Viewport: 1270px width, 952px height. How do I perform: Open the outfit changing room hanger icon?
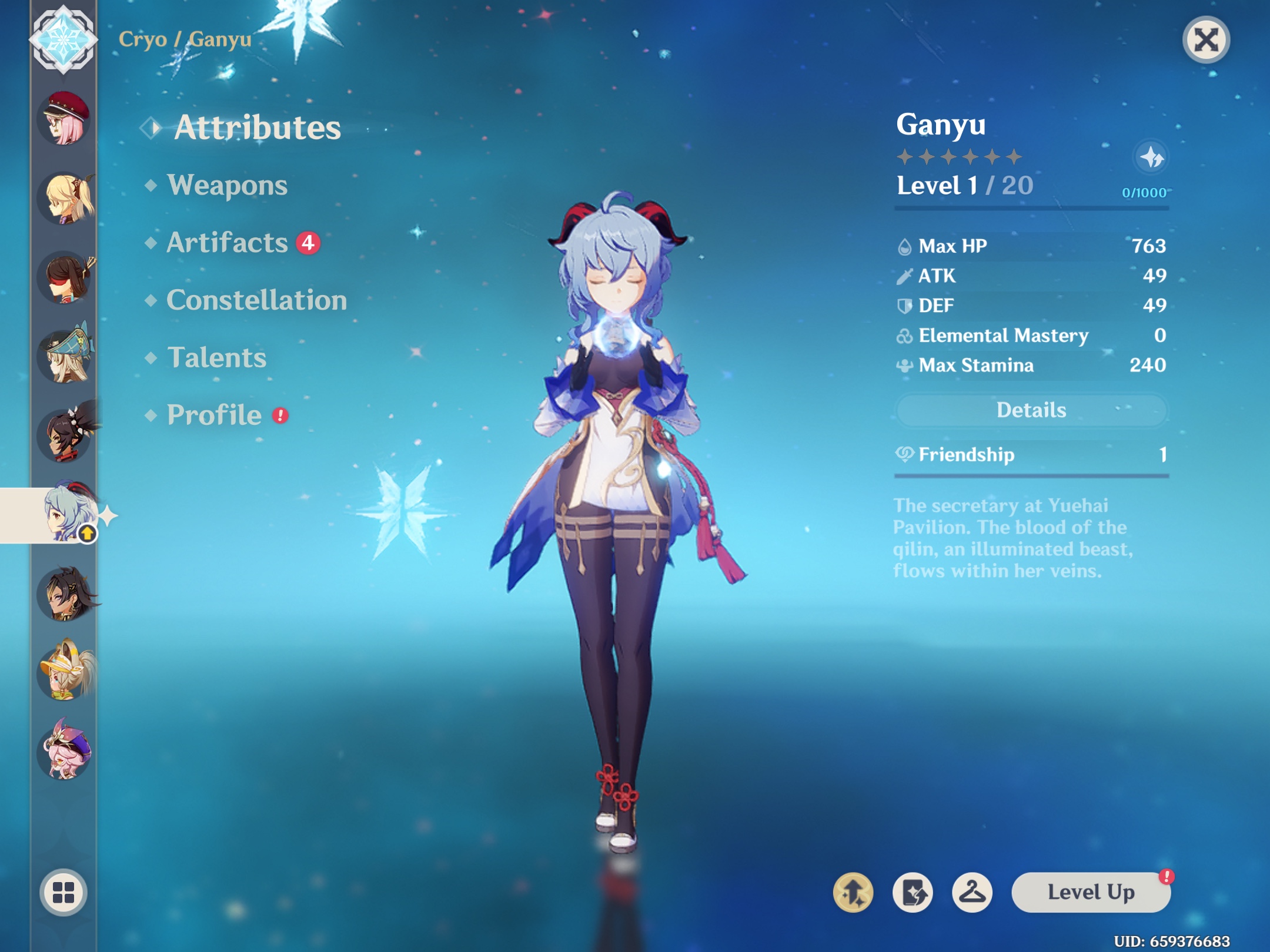click(972, 892)
